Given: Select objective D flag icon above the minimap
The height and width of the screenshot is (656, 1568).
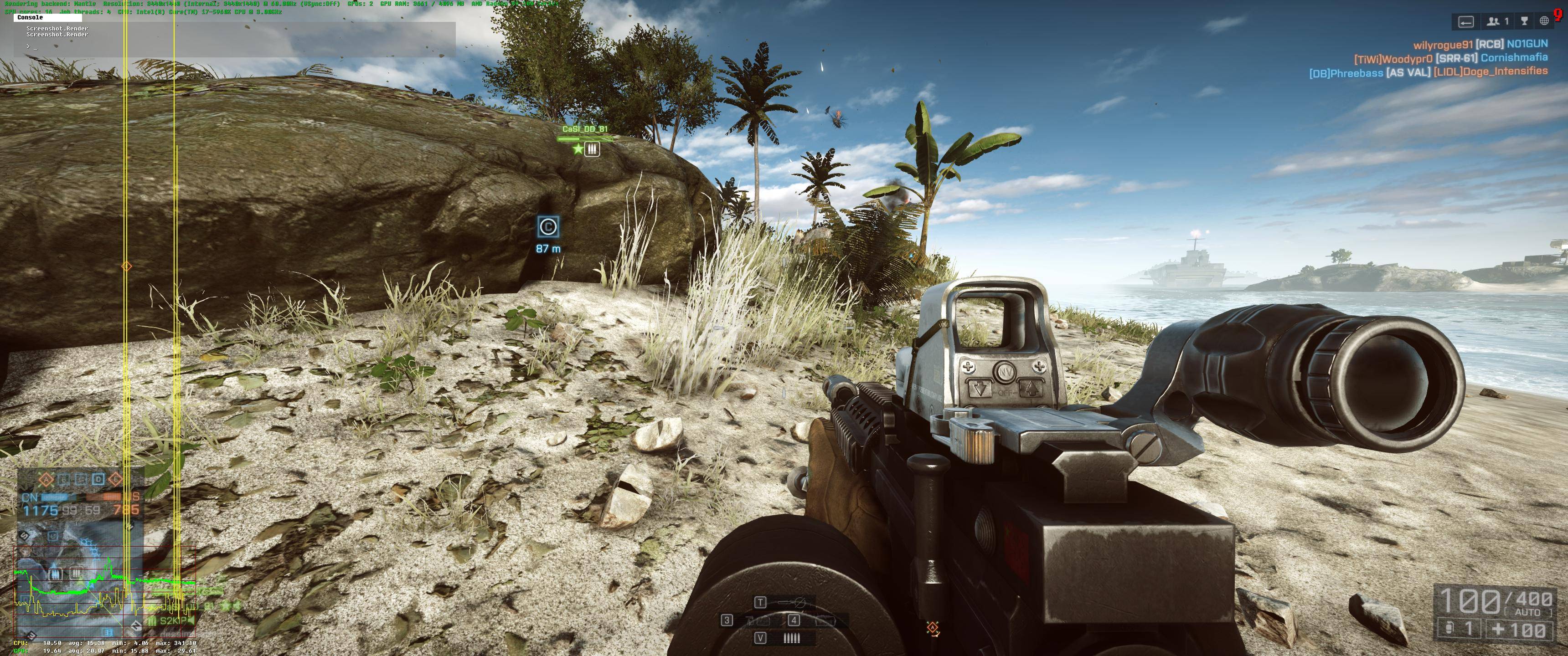Looking at the screenshot, I should coord(98,480).
